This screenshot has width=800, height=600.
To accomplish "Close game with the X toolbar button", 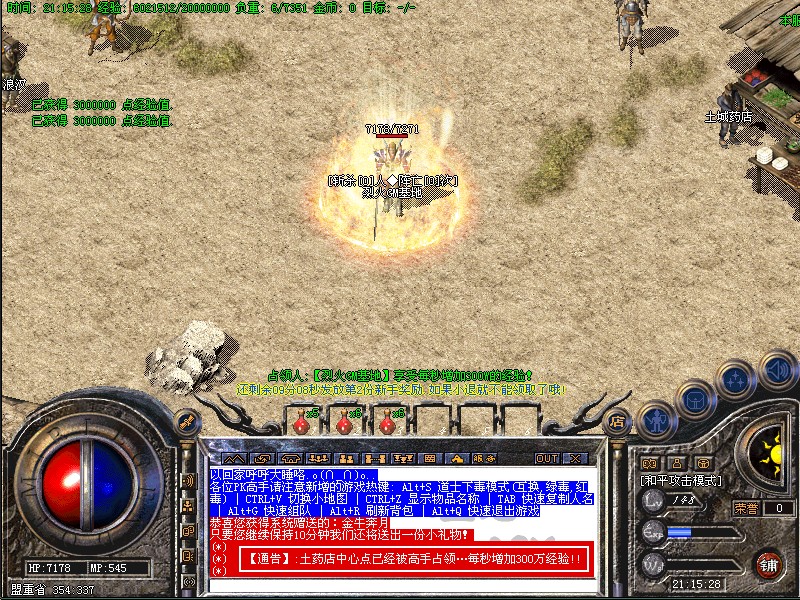I will [x=575, y=458].
